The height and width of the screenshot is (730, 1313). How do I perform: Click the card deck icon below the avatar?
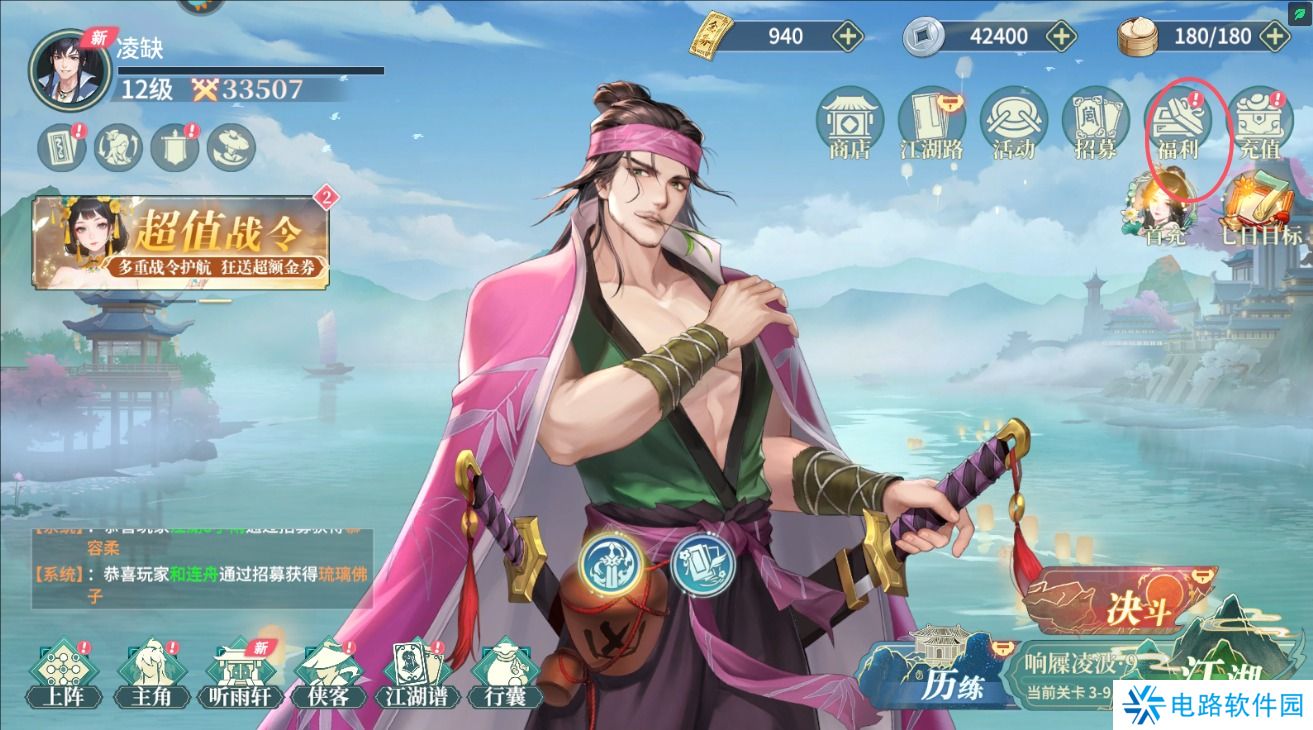coord(60,147)
